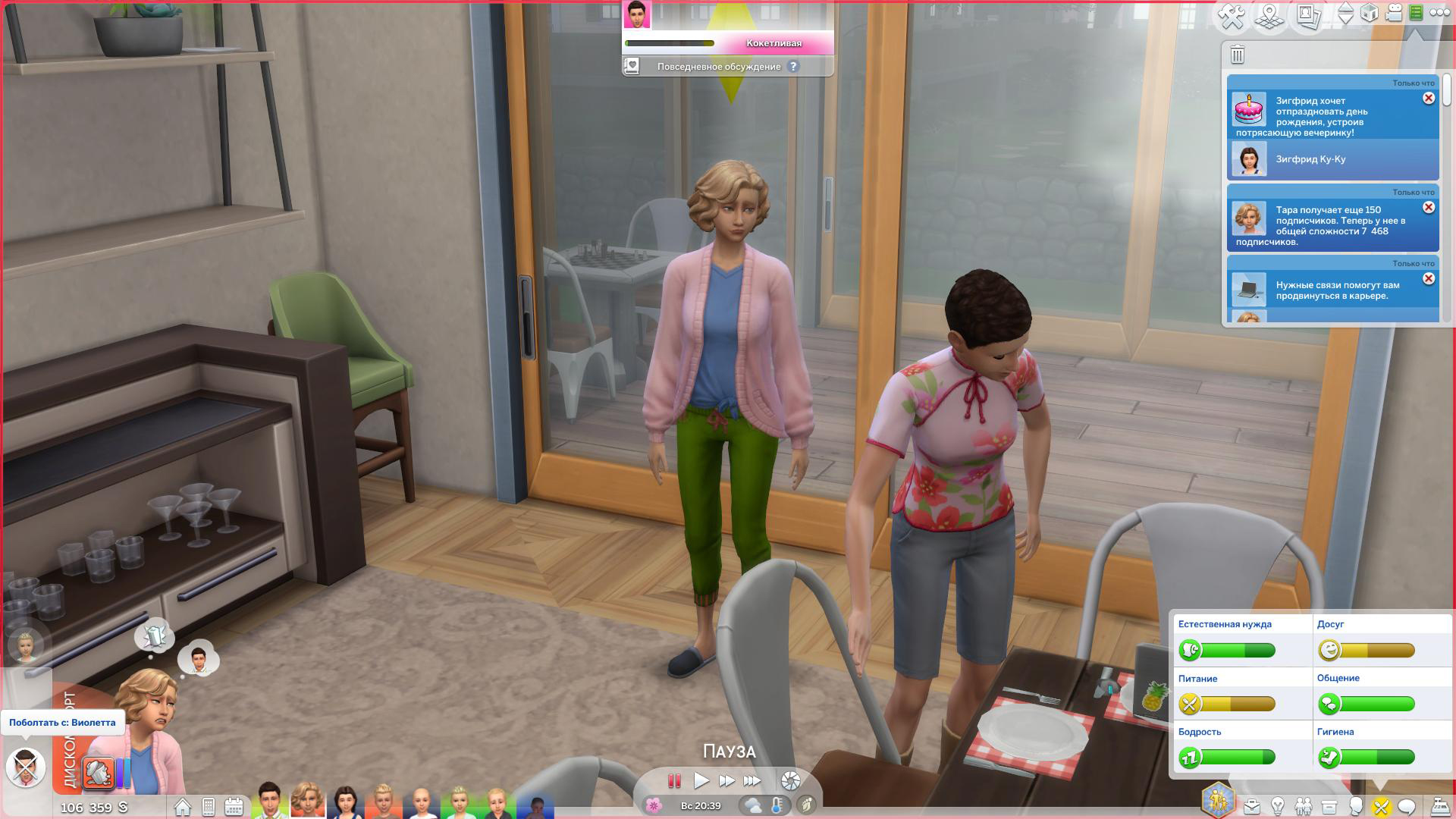Open the three-dots game options menu

(1439, 13)
